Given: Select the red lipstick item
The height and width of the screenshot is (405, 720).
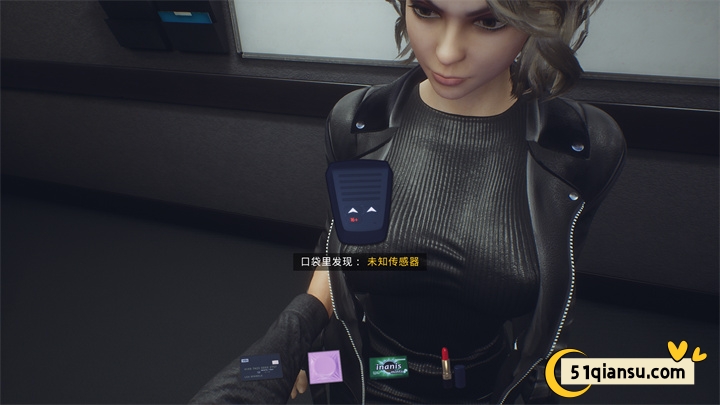Looking at the screenshot, I should coord(445,365).
